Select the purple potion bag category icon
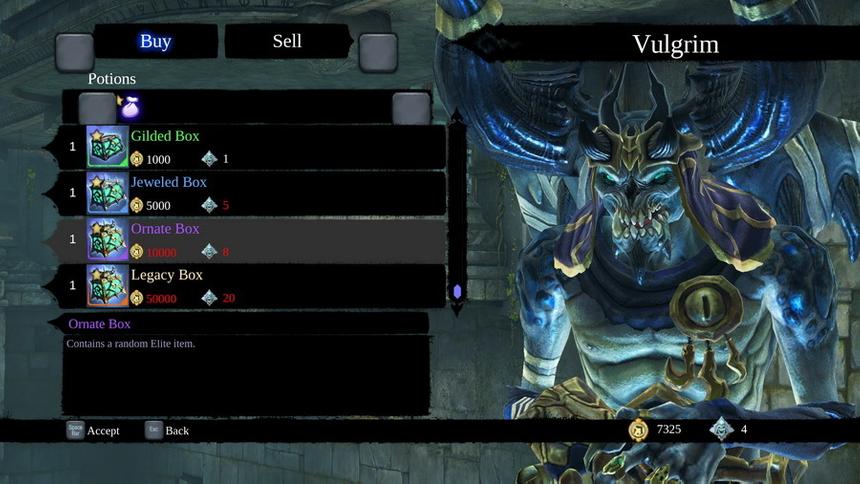This screenshot has width=860, height=484. 129,107
